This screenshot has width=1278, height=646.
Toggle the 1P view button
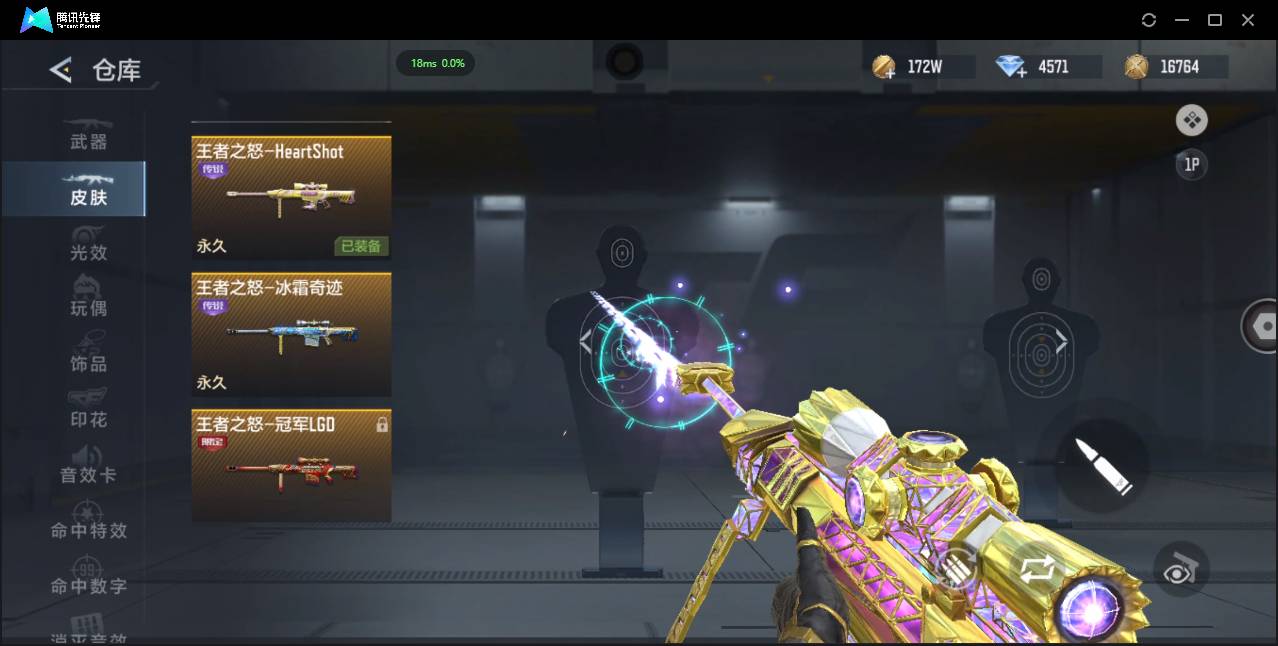tap(1191, 165)
